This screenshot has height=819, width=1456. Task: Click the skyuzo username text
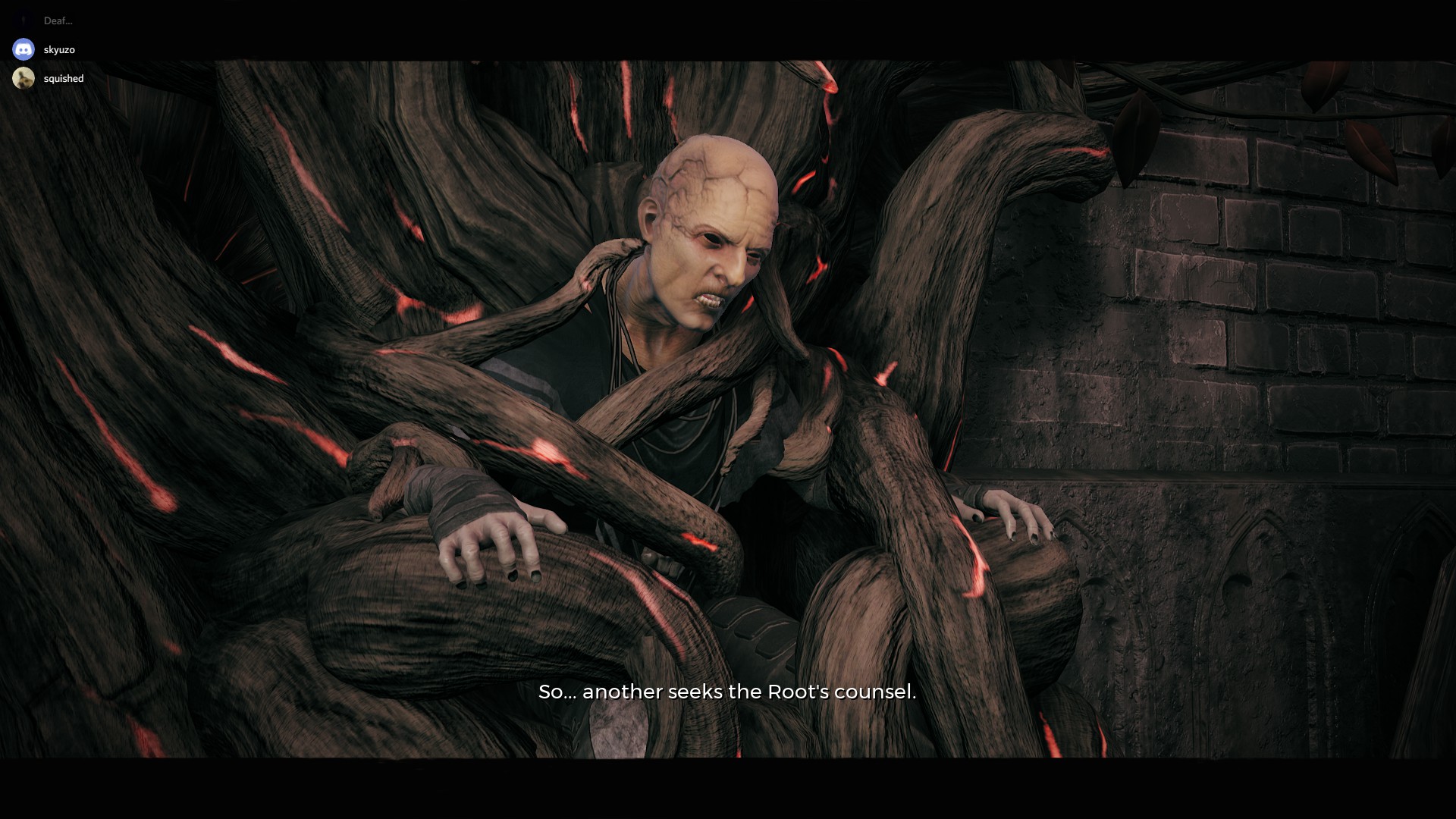pos(60,49)
